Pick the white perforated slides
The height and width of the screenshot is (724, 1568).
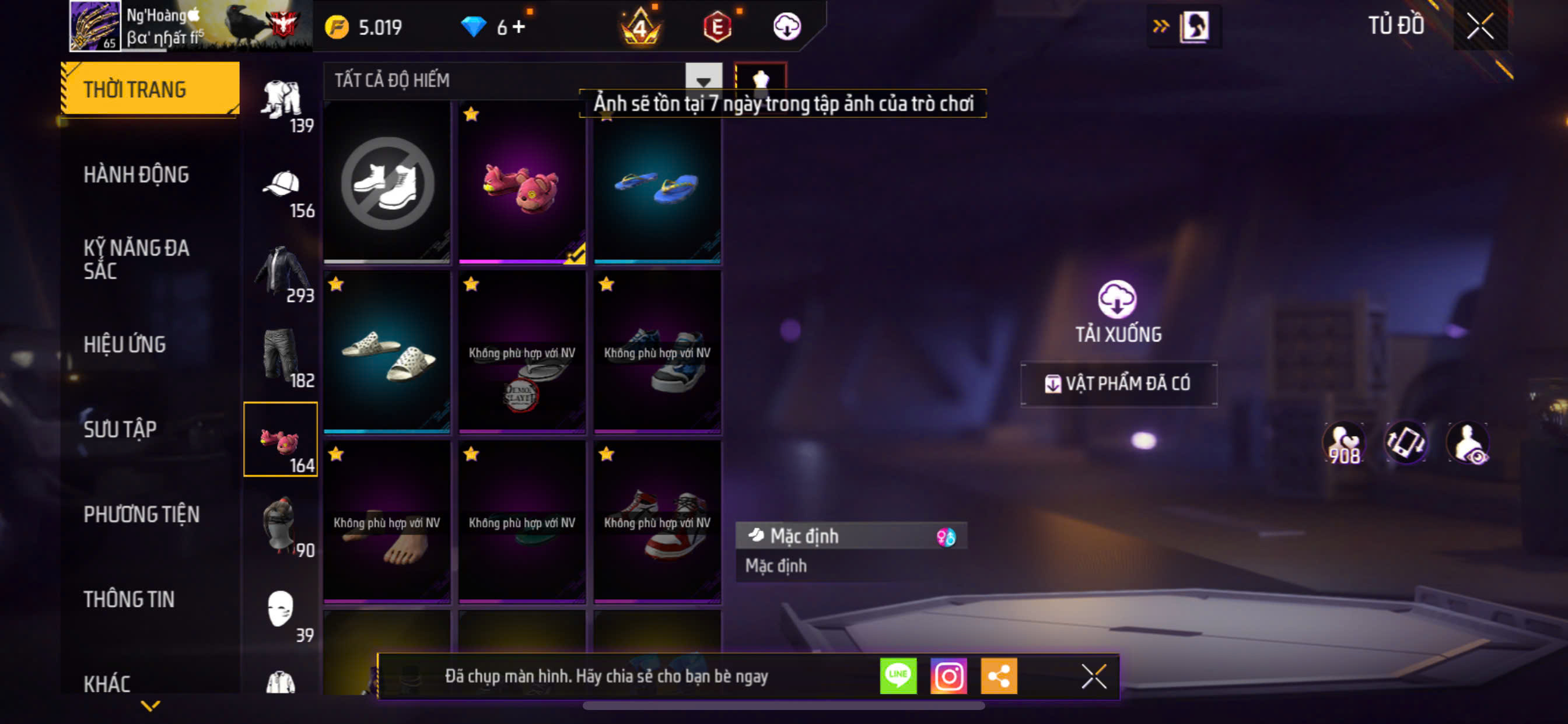click(387, 353)
